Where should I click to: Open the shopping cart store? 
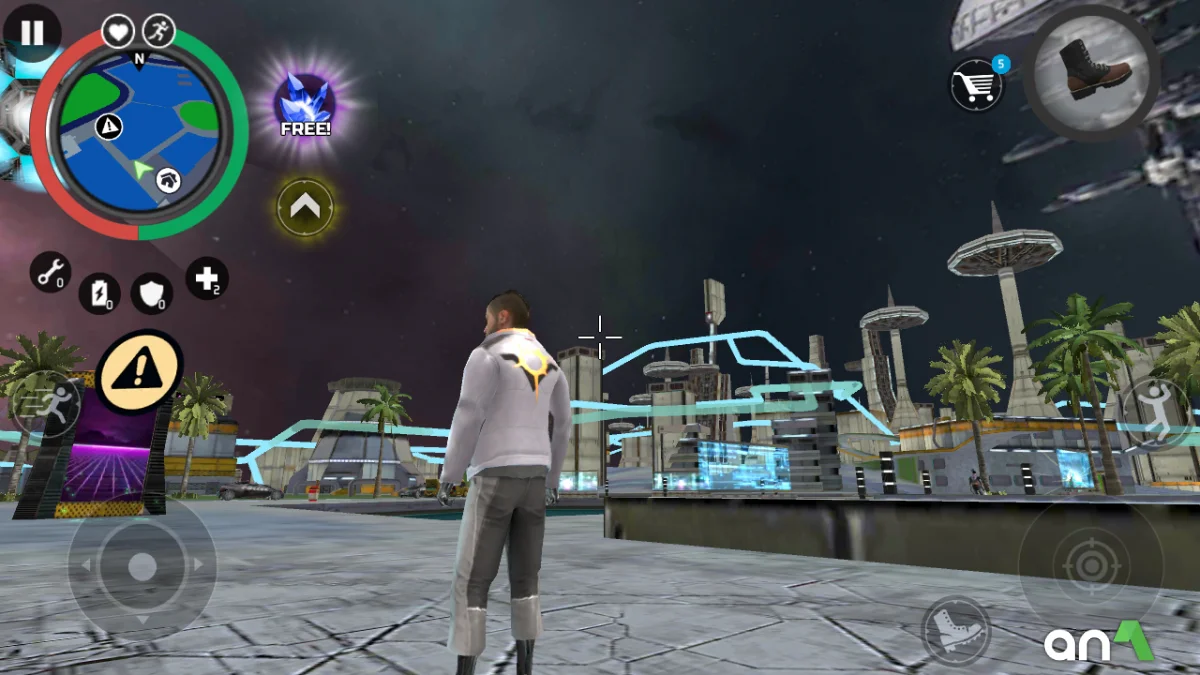[x=976, y=84]
